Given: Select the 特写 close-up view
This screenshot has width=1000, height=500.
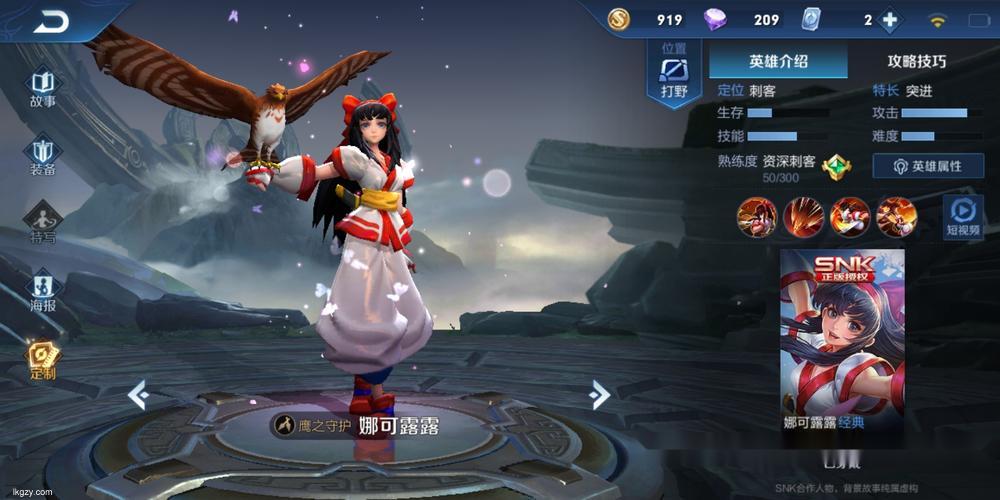Looking at the screenshot, I should coord(43,222).
